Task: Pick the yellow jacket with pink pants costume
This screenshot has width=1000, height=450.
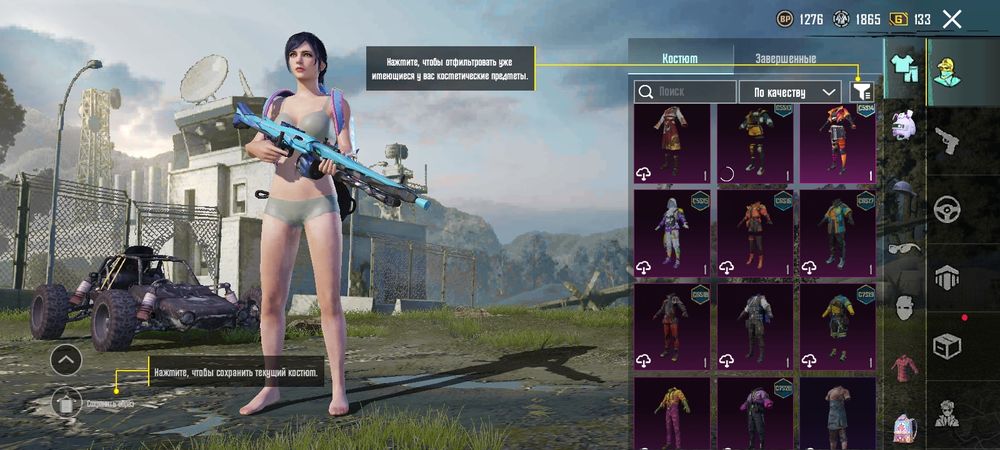Action: point(672,413)
